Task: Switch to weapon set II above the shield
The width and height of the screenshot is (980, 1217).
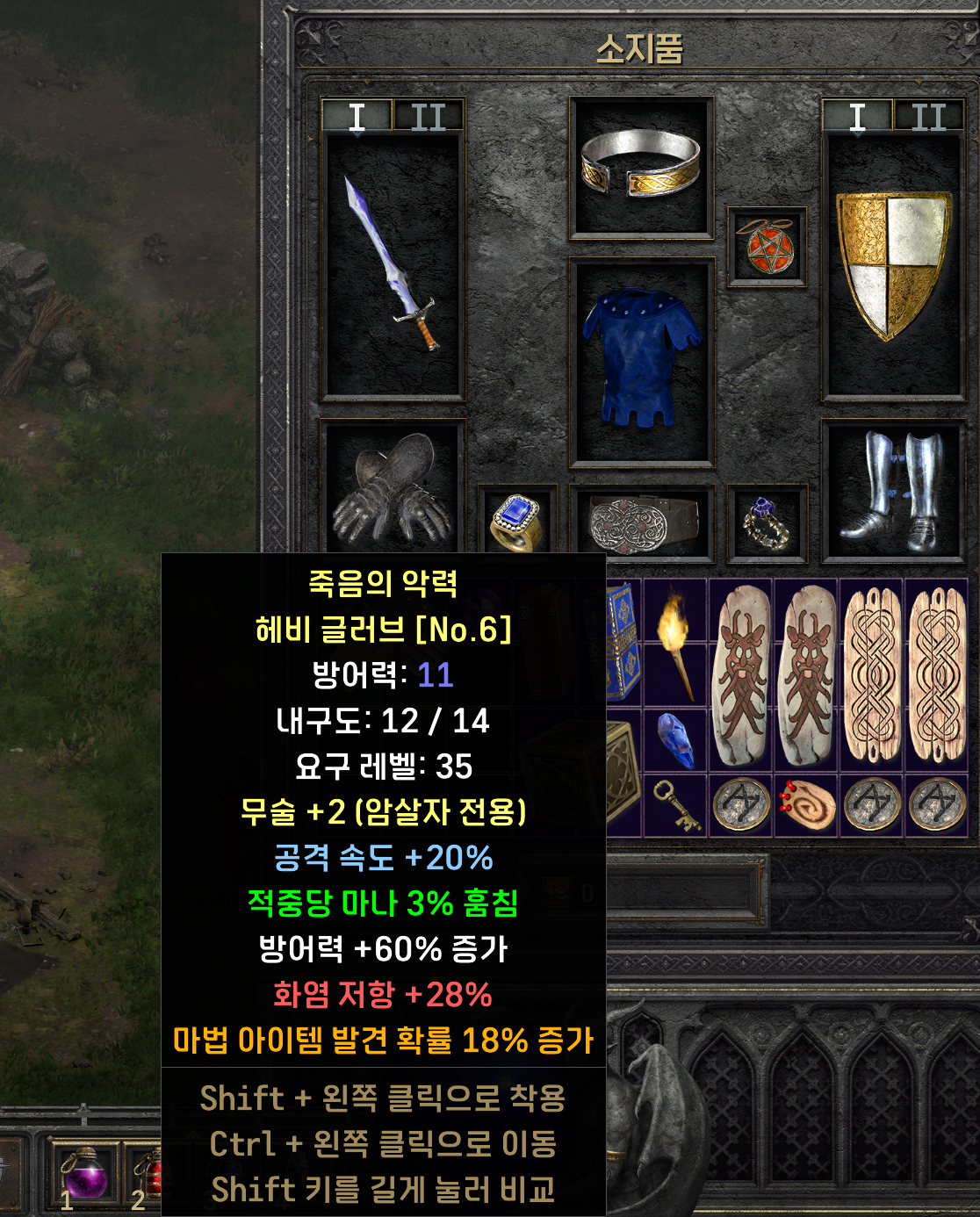Action: point(928,117)
